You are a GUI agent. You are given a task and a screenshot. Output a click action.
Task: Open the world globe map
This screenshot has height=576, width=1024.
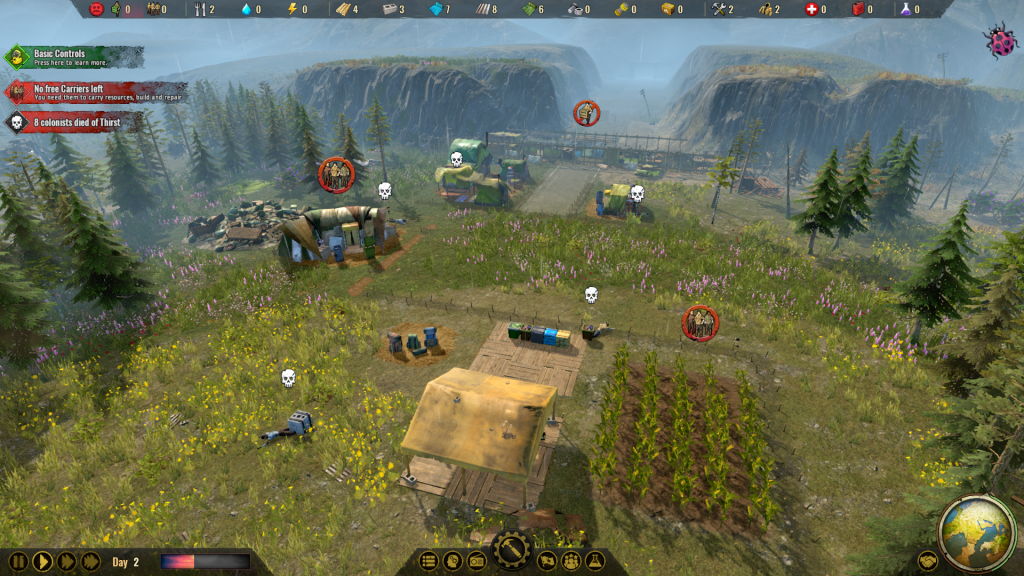977,531
